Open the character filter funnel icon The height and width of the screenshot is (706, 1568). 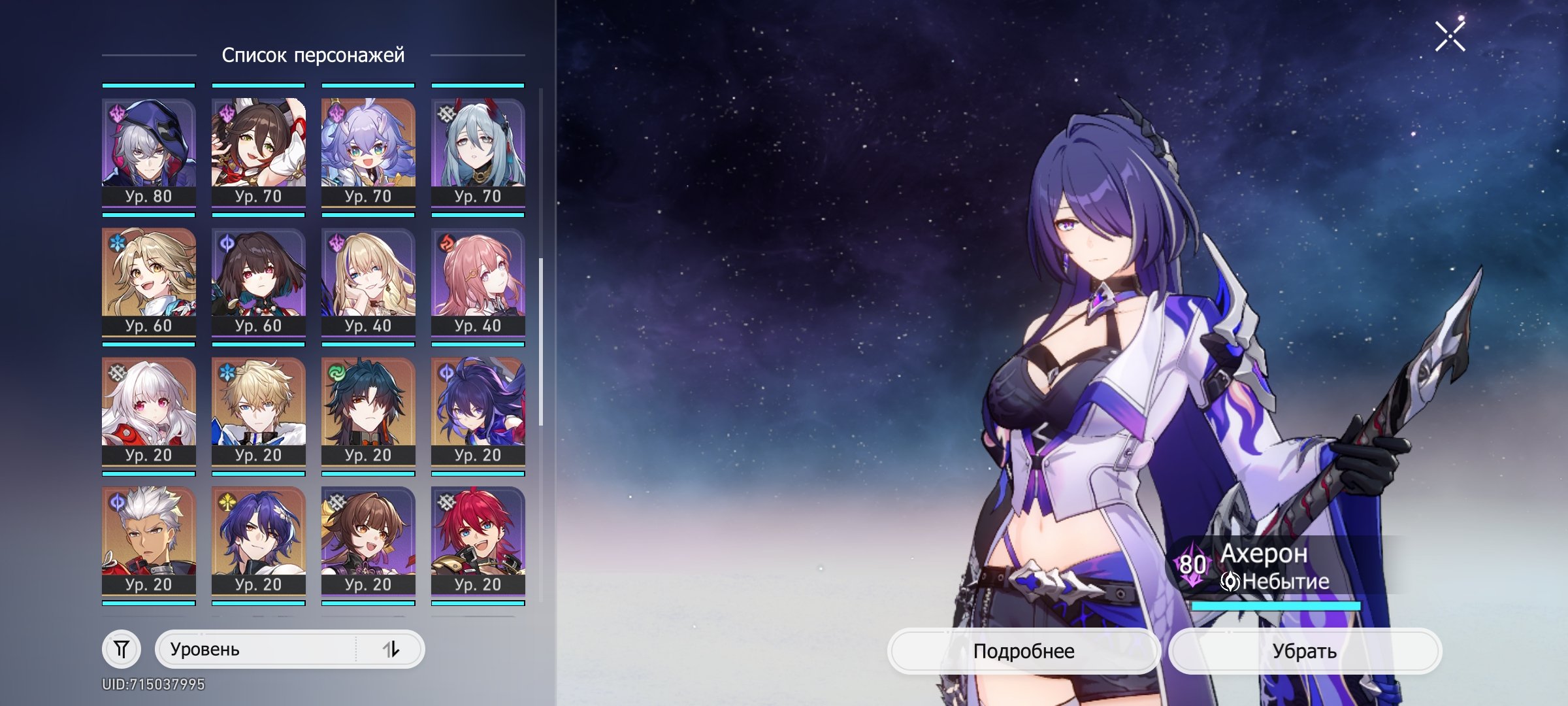click(122, 649)
